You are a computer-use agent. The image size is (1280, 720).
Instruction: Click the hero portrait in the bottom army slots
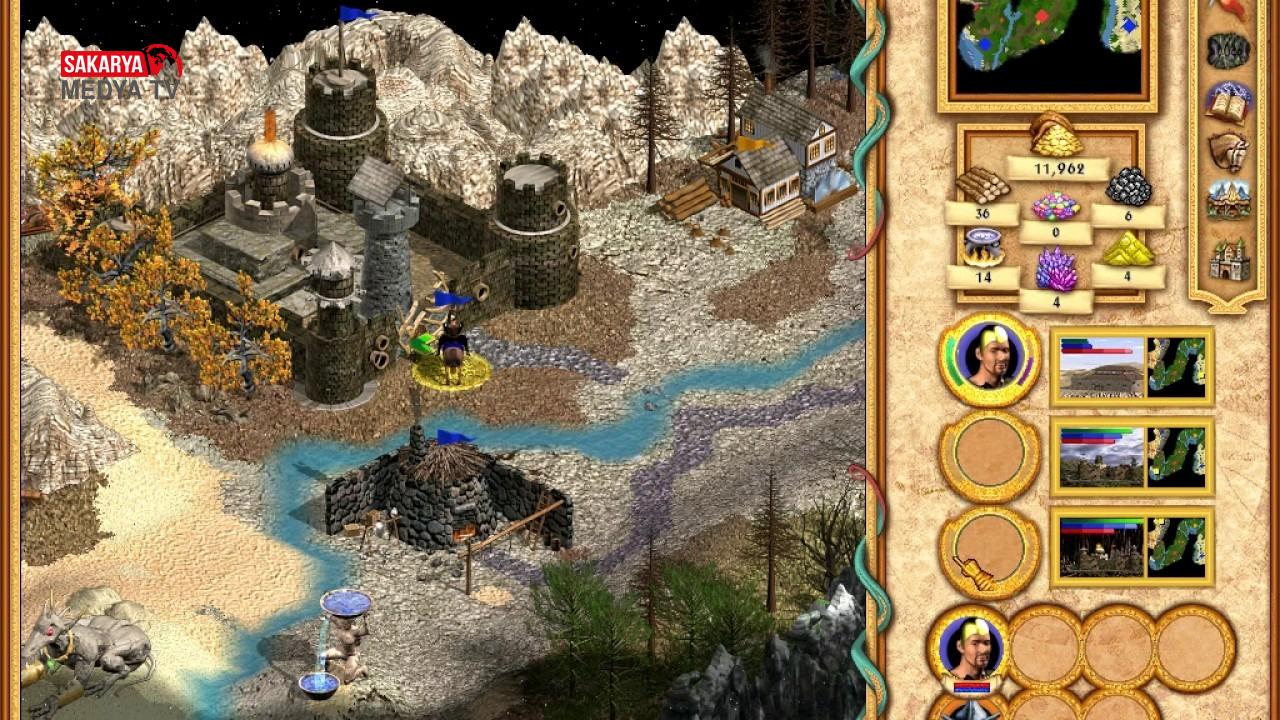[967, 650]
